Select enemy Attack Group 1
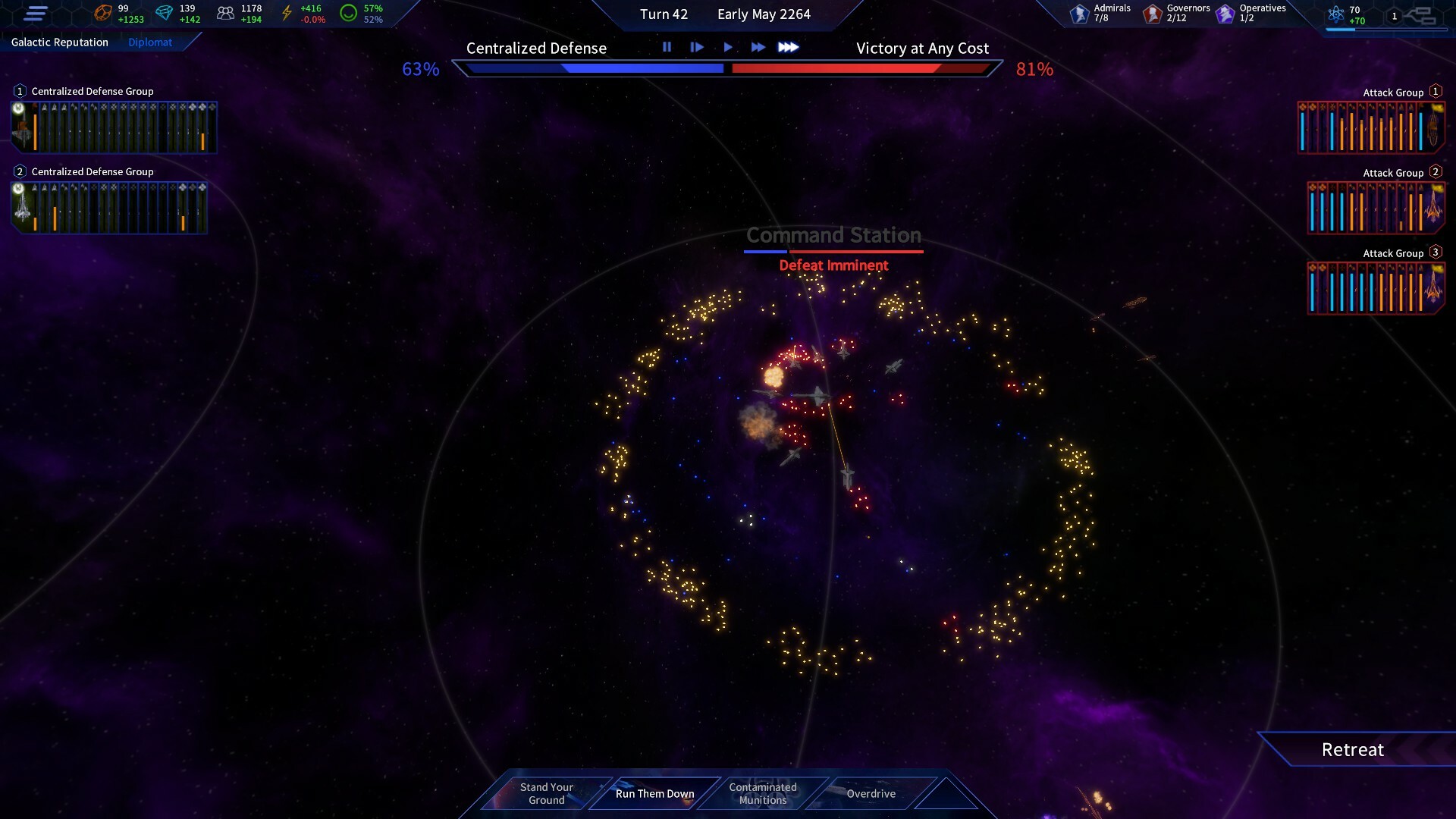This screenshot has height=819, width=1456. pos(1371,127)
